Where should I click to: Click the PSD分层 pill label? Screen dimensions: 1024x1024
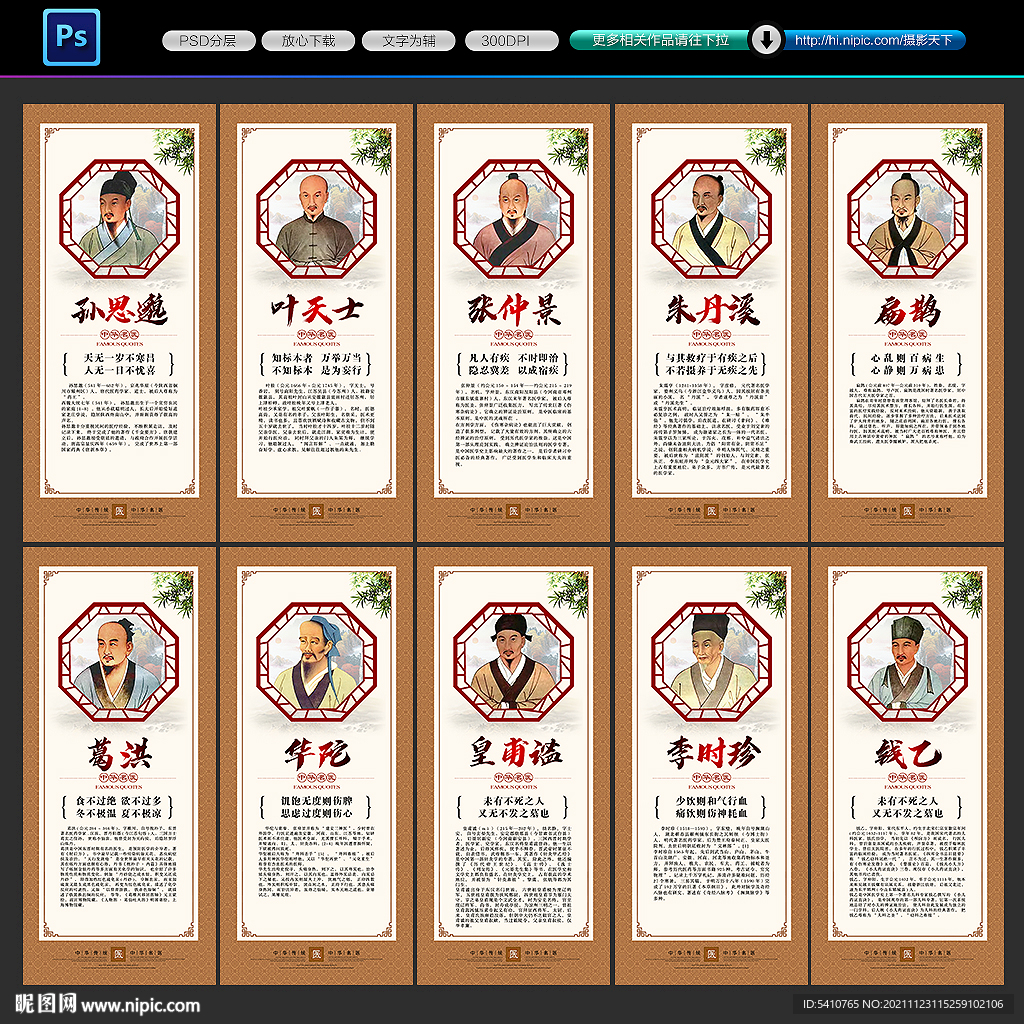(207, 41)
